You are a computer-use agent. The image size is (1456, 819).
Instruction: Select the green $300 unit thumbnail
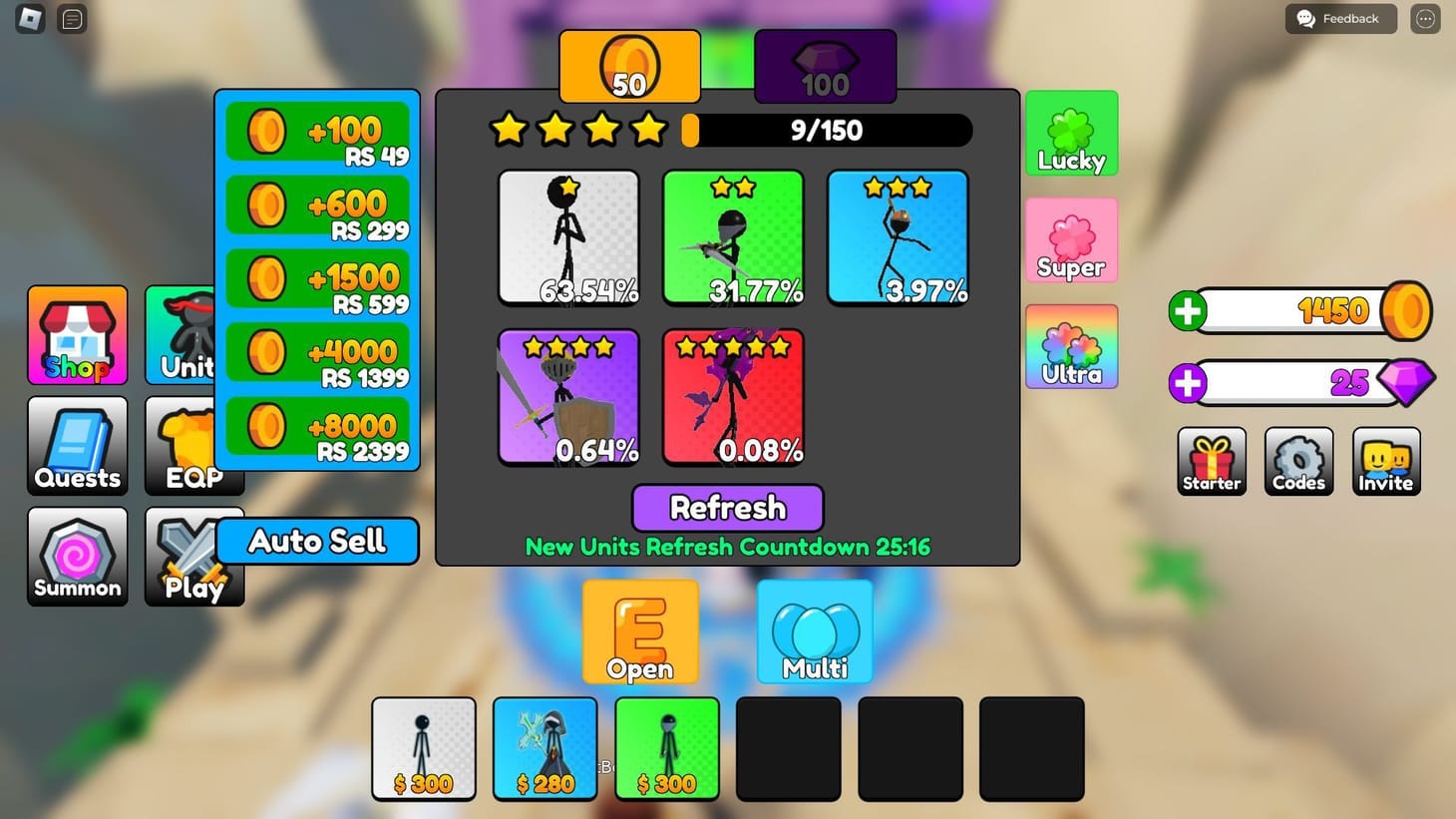click(x=666, y=748)
